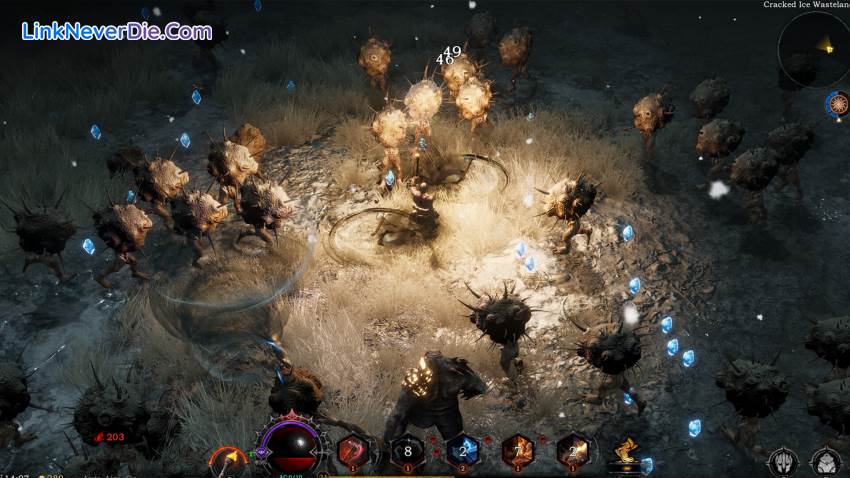The height and width of the screenshot is (478, 850).
Task: Cast the blue crystal skill
Action: pos(462,451)
